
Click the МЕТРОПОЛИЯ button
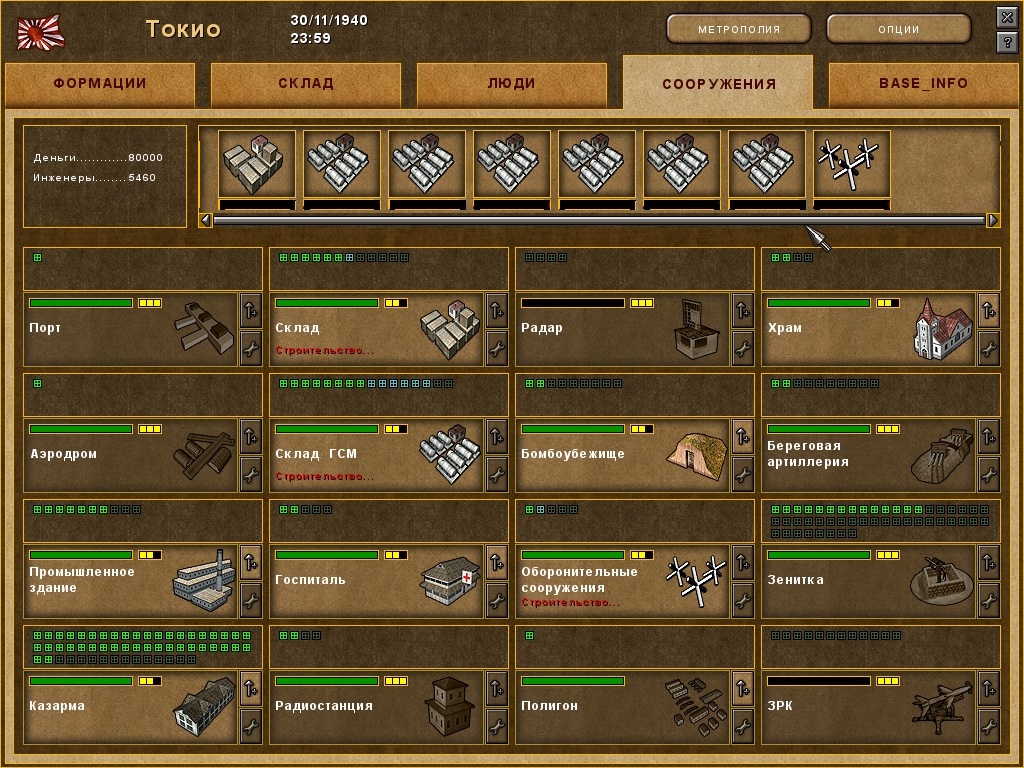click(739, 29)
